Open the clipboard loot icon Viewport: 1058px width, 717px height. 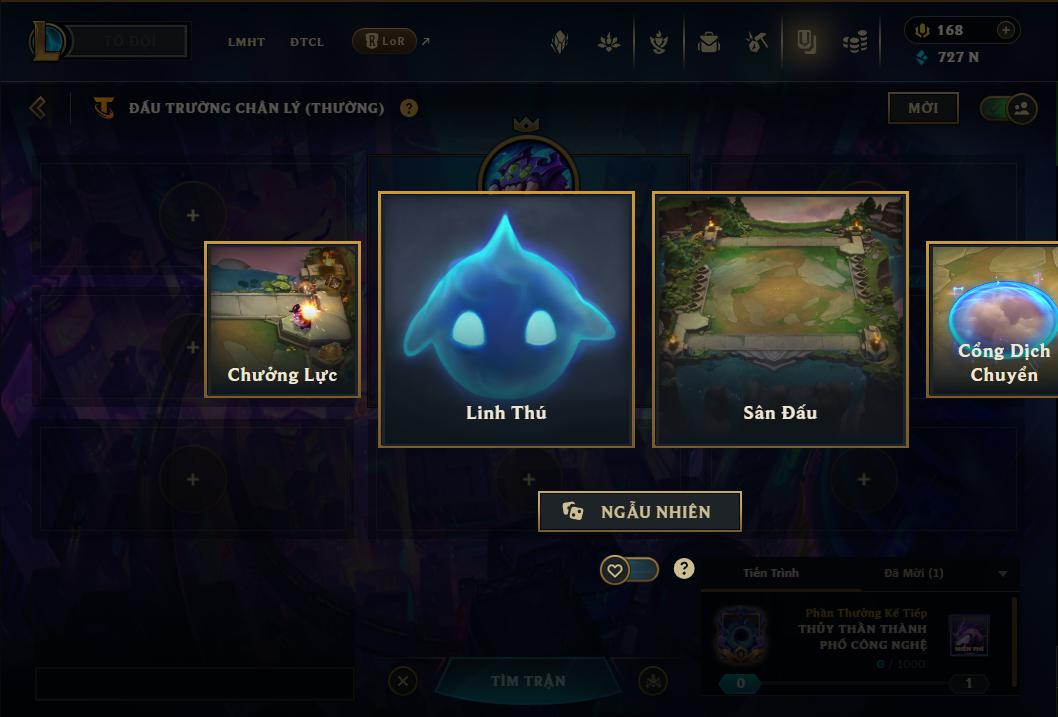tap(806, 42)
